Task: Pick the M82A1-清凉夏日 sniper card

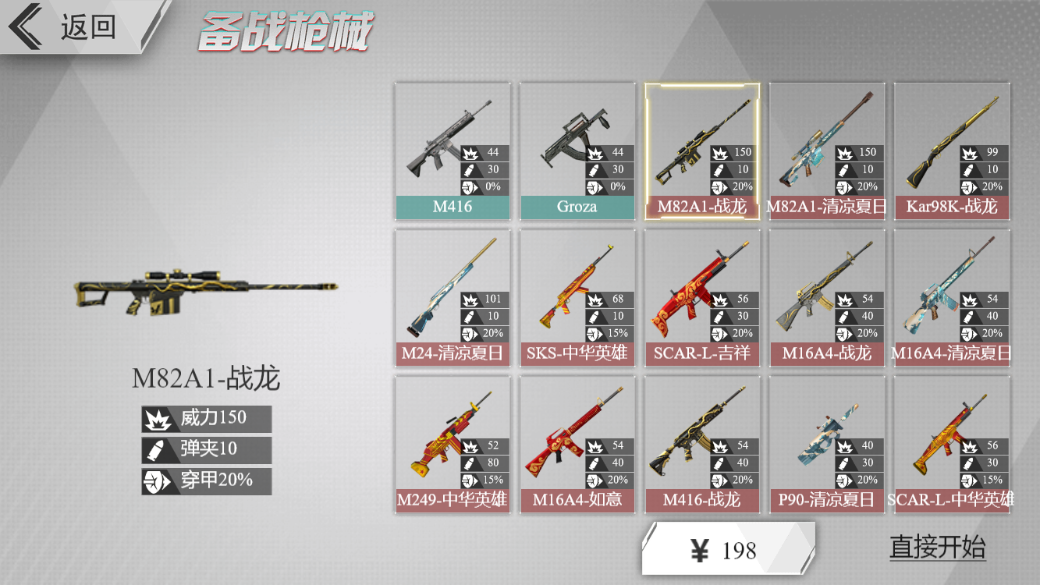Action: (x=826, y=151)
